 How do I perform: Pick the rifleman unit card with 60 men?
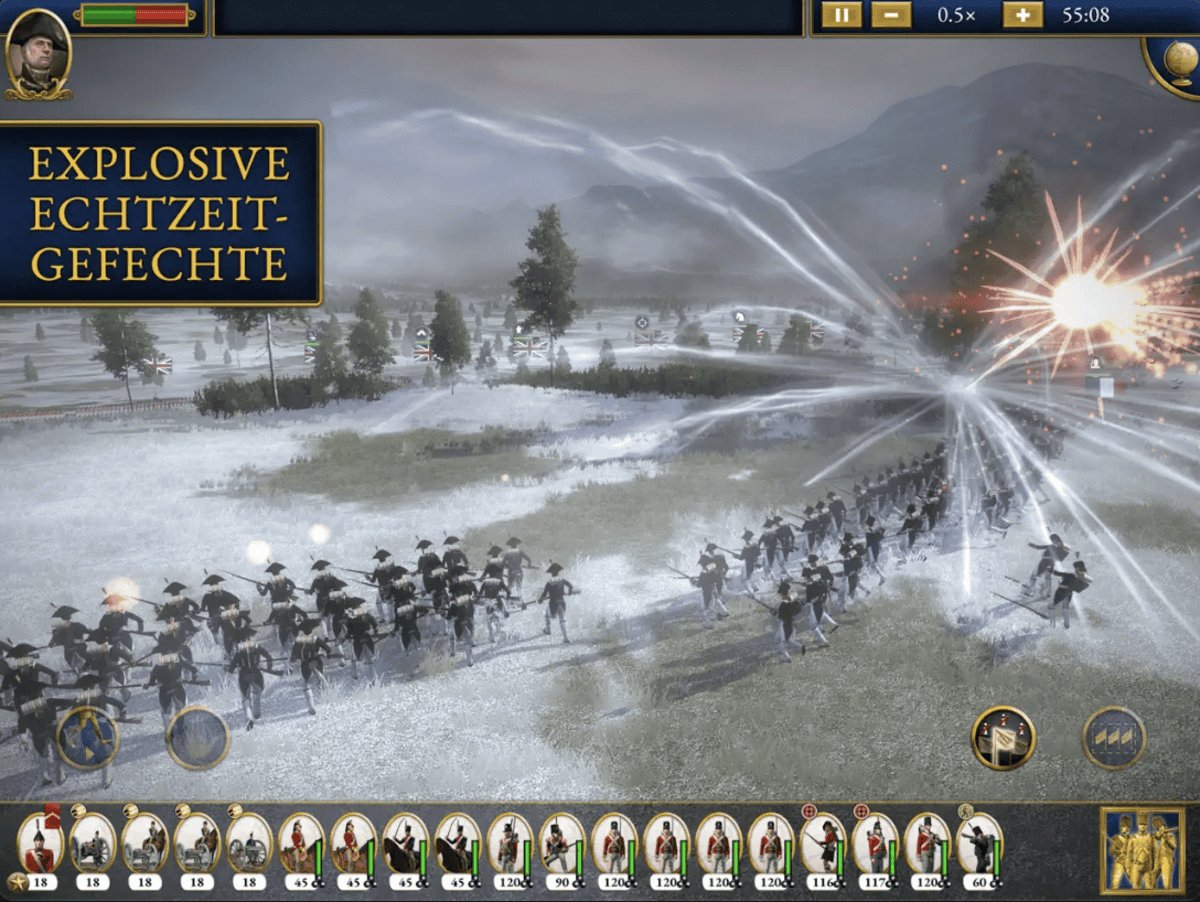click(x=978, y=846)
